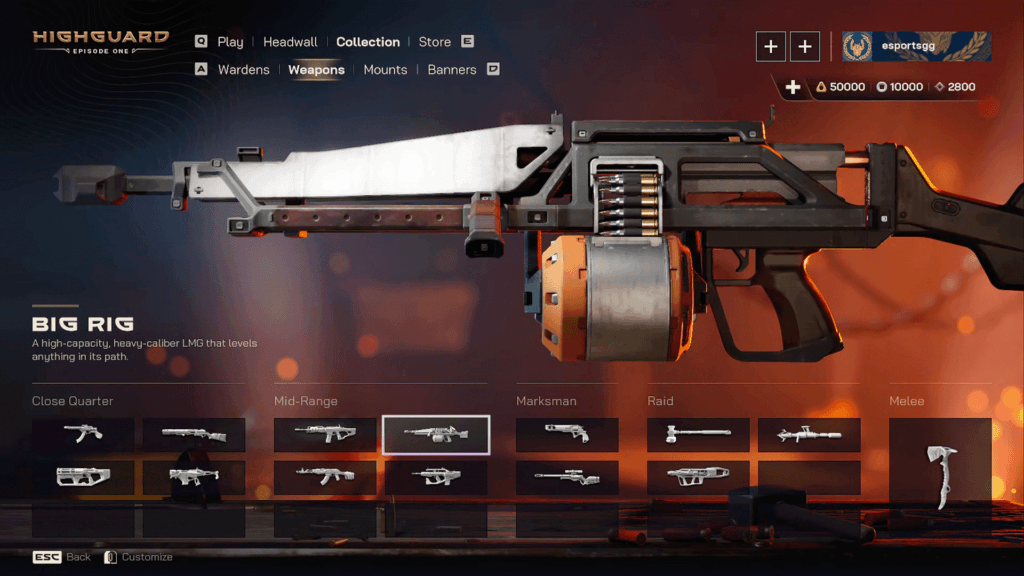Image resolution: width=1024 pixels, height=576 pixels.
Task: Open the Play tab
Action: [x=230, y=42]
